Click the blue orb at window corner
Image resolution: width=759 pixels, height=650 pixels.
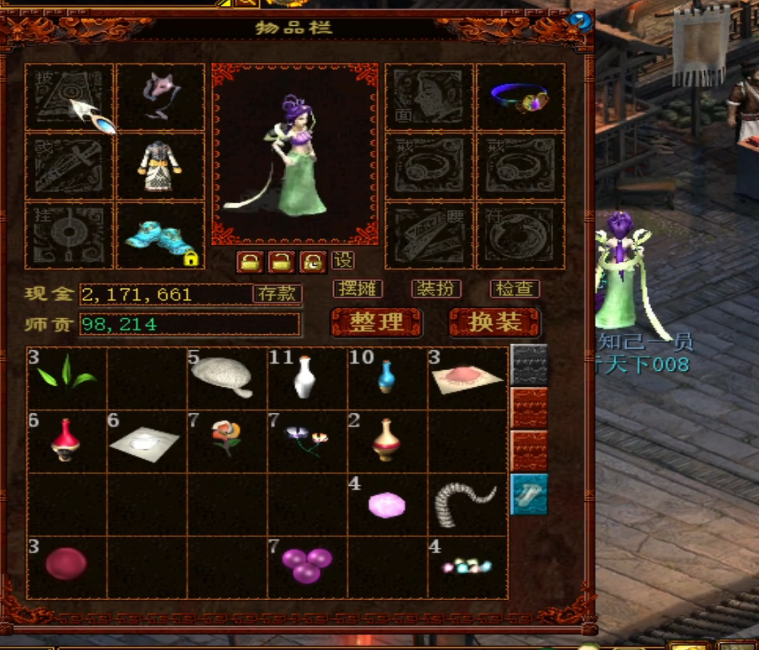pyautogui.click(x=579, y=20)
